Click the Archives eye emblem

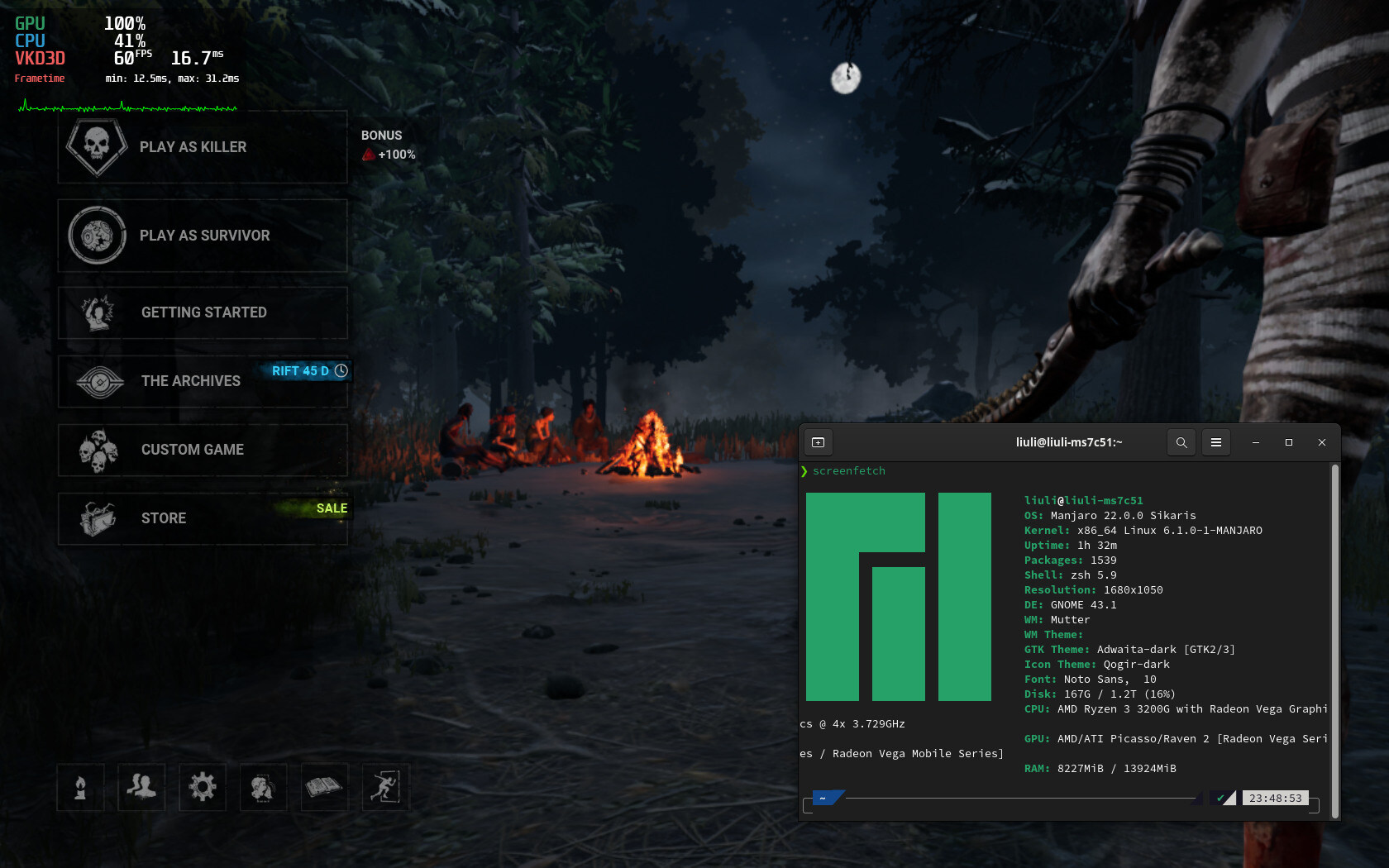99,381
